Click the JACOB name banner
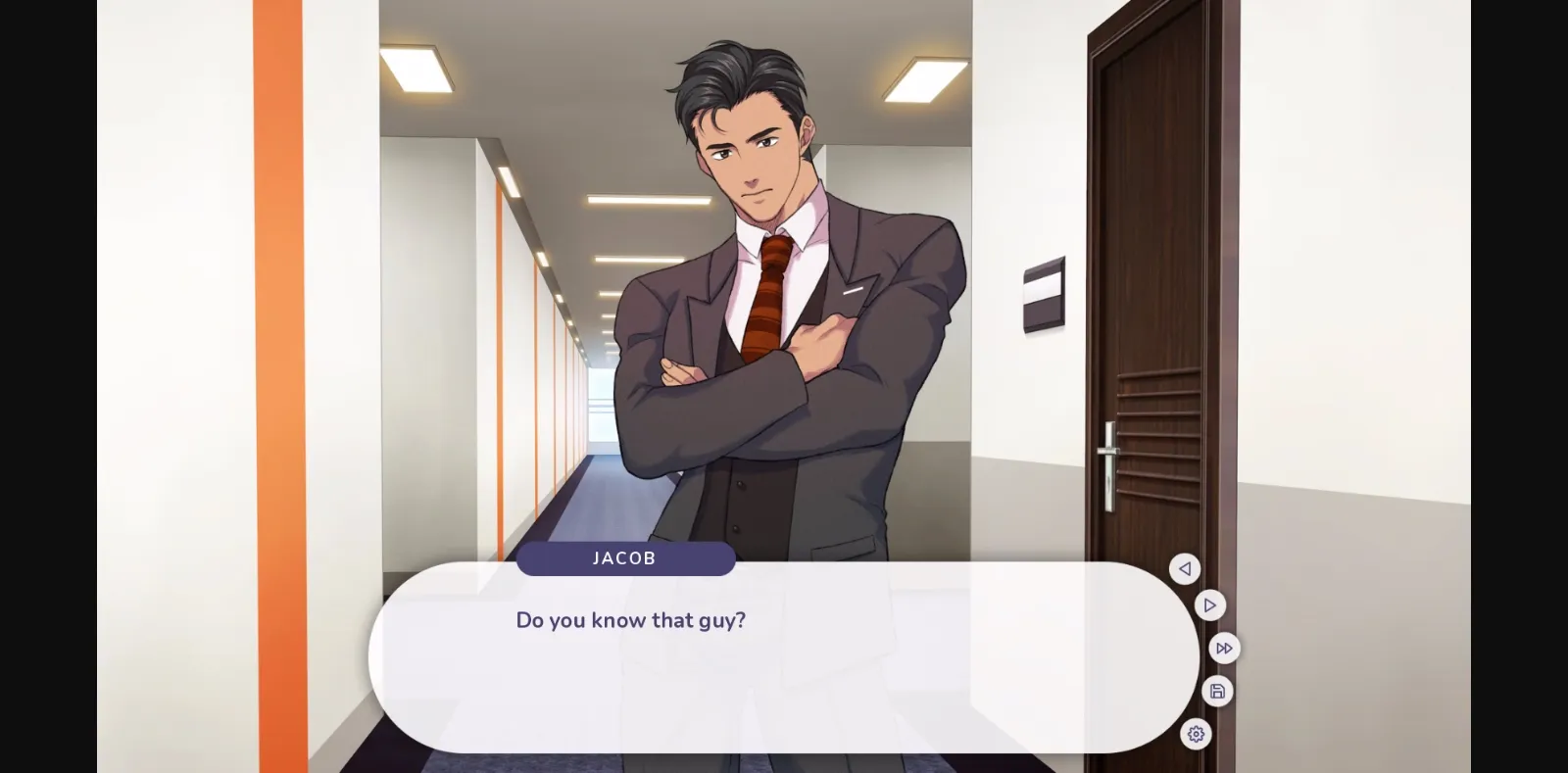 click(x=626, y=558)
